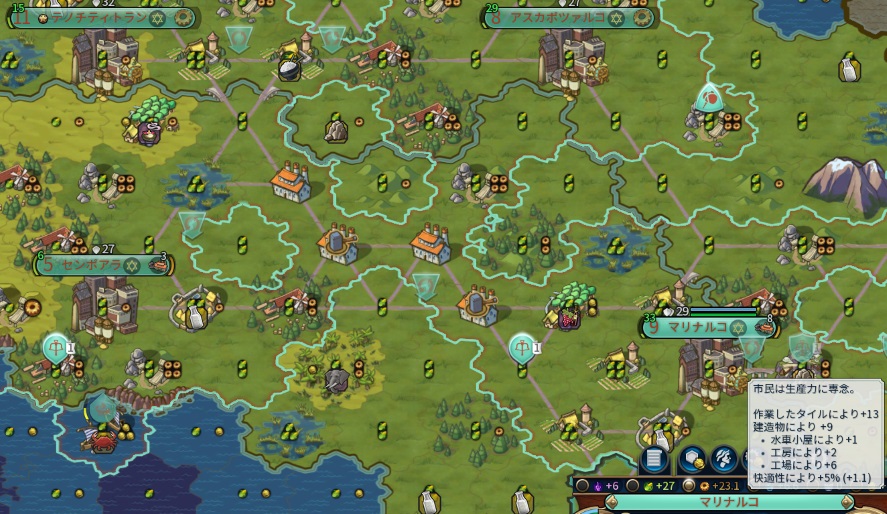Screen dimensions: 887x514
Task: Open the citizen management head icon
Action: pos(724,459)
